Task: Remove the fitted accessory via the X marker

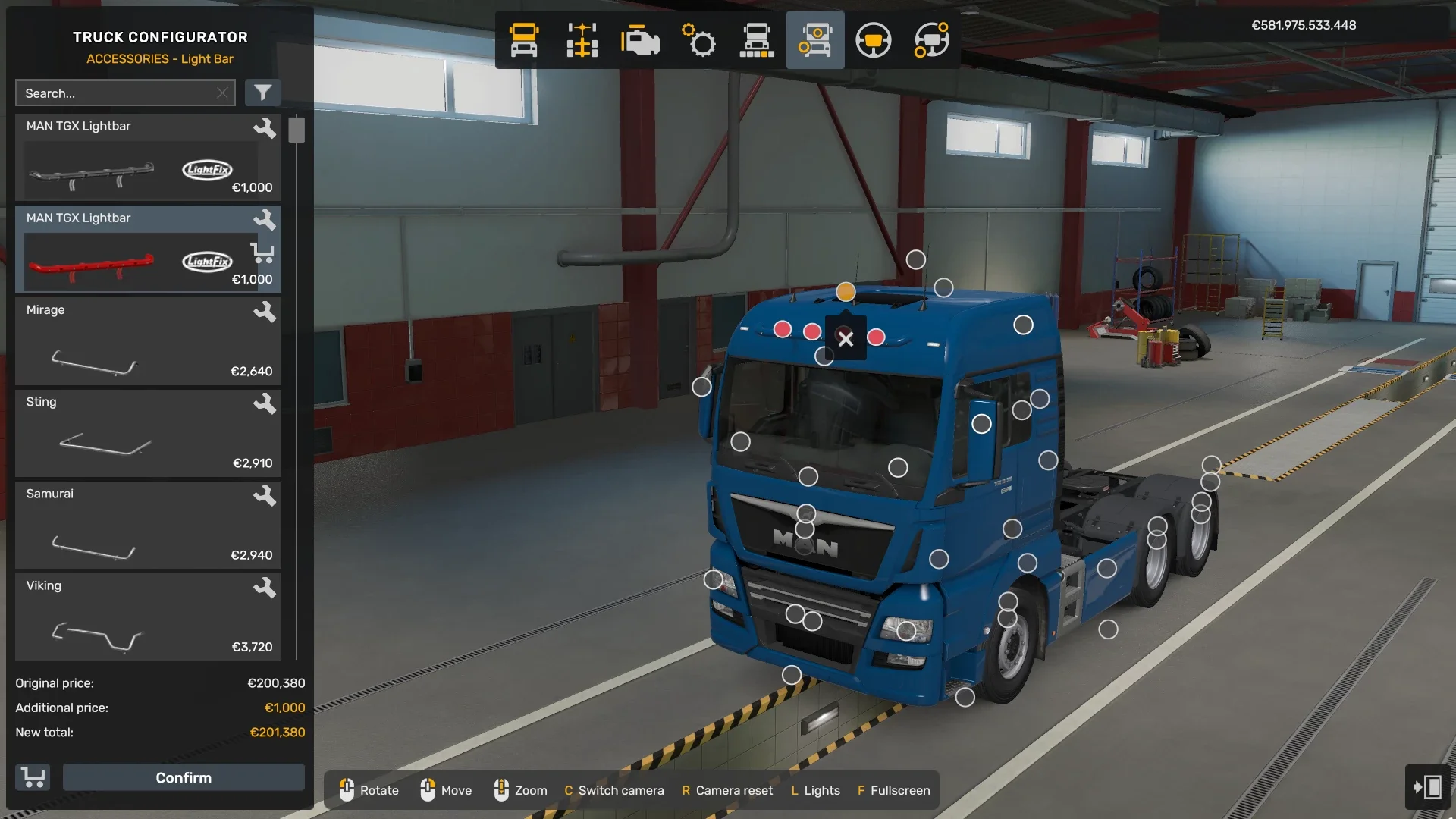Action: click(847, 339)
